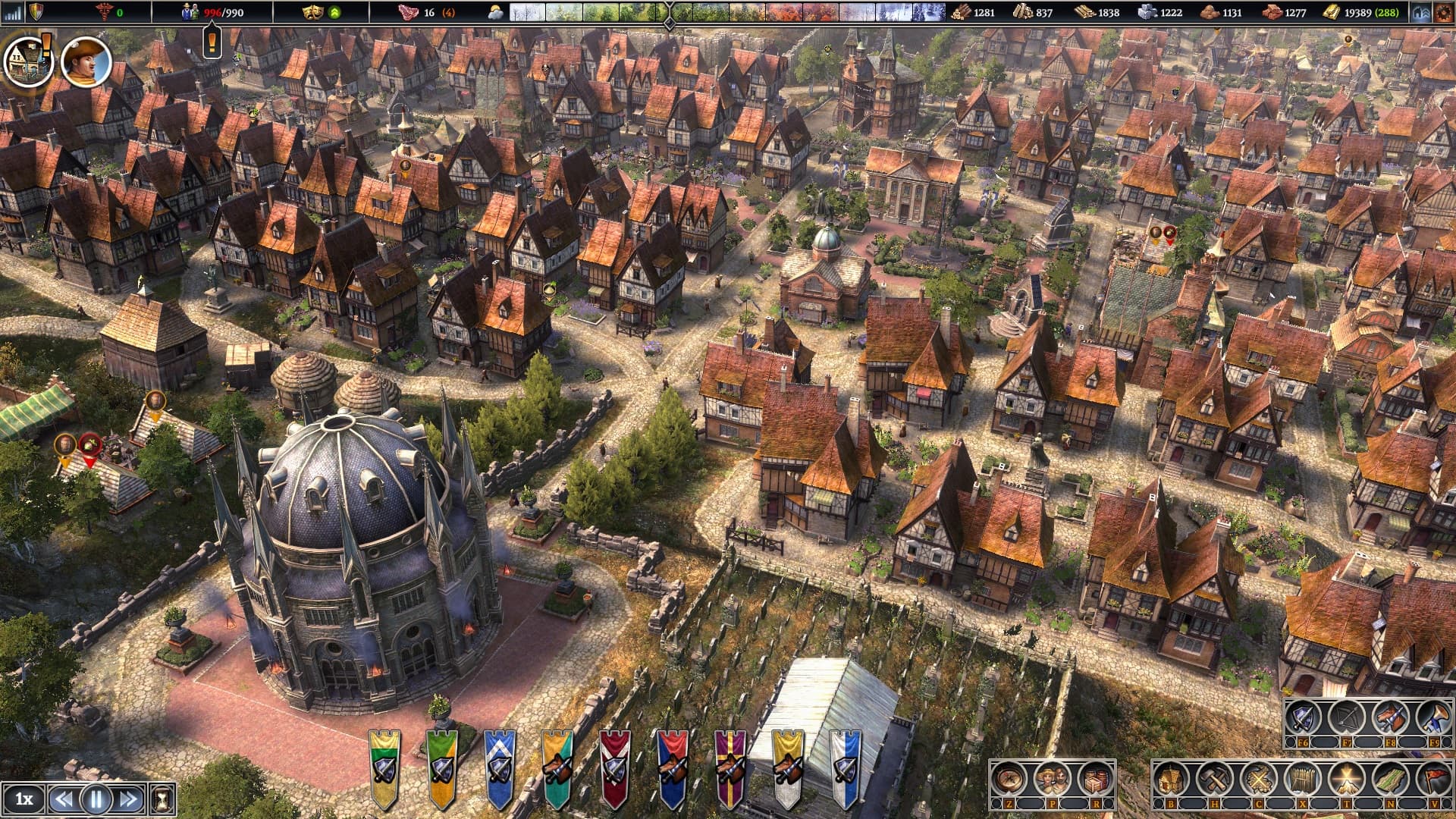The image size is (1456, 819).
Task: Select the horse cavalry group
Action: [1391, 717]
